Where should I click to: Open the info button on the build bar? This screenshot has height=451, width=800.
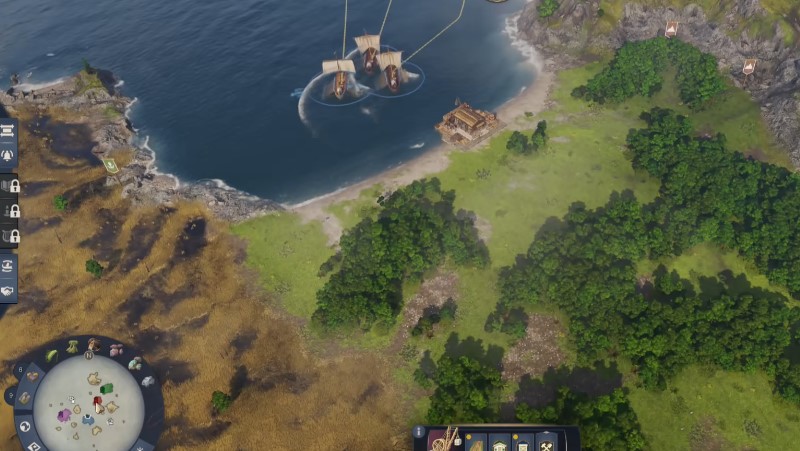click(x=419, y=432)
